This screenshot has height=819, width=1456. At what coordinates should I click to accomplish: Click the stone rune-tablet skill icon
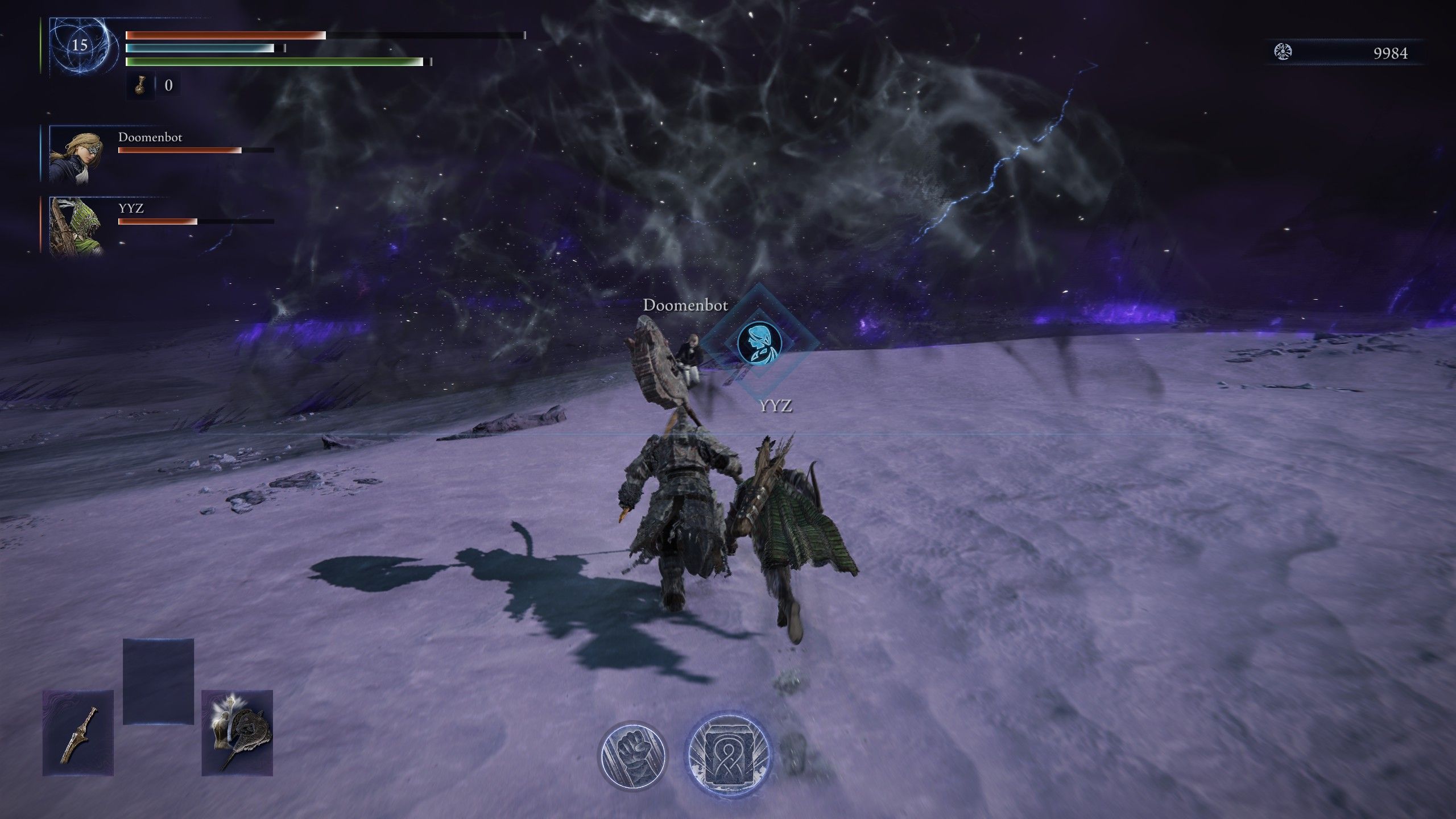(729, 753)
